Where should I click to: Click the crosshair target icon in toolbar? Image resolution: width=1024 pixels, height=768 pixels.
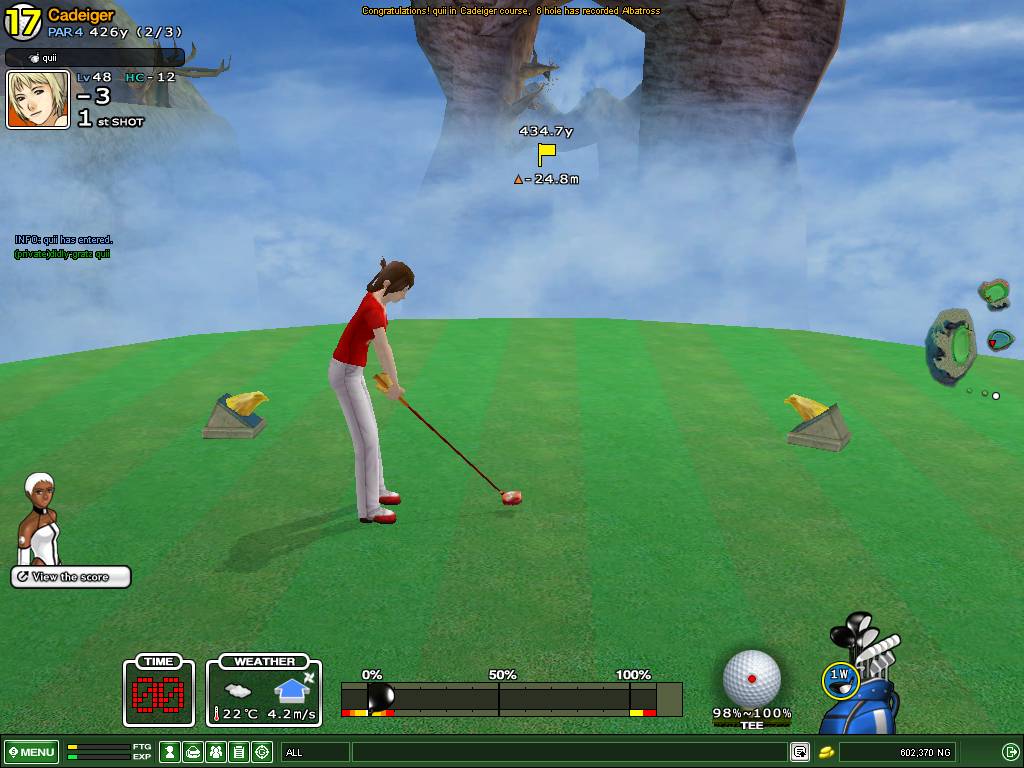coord(262,752)
